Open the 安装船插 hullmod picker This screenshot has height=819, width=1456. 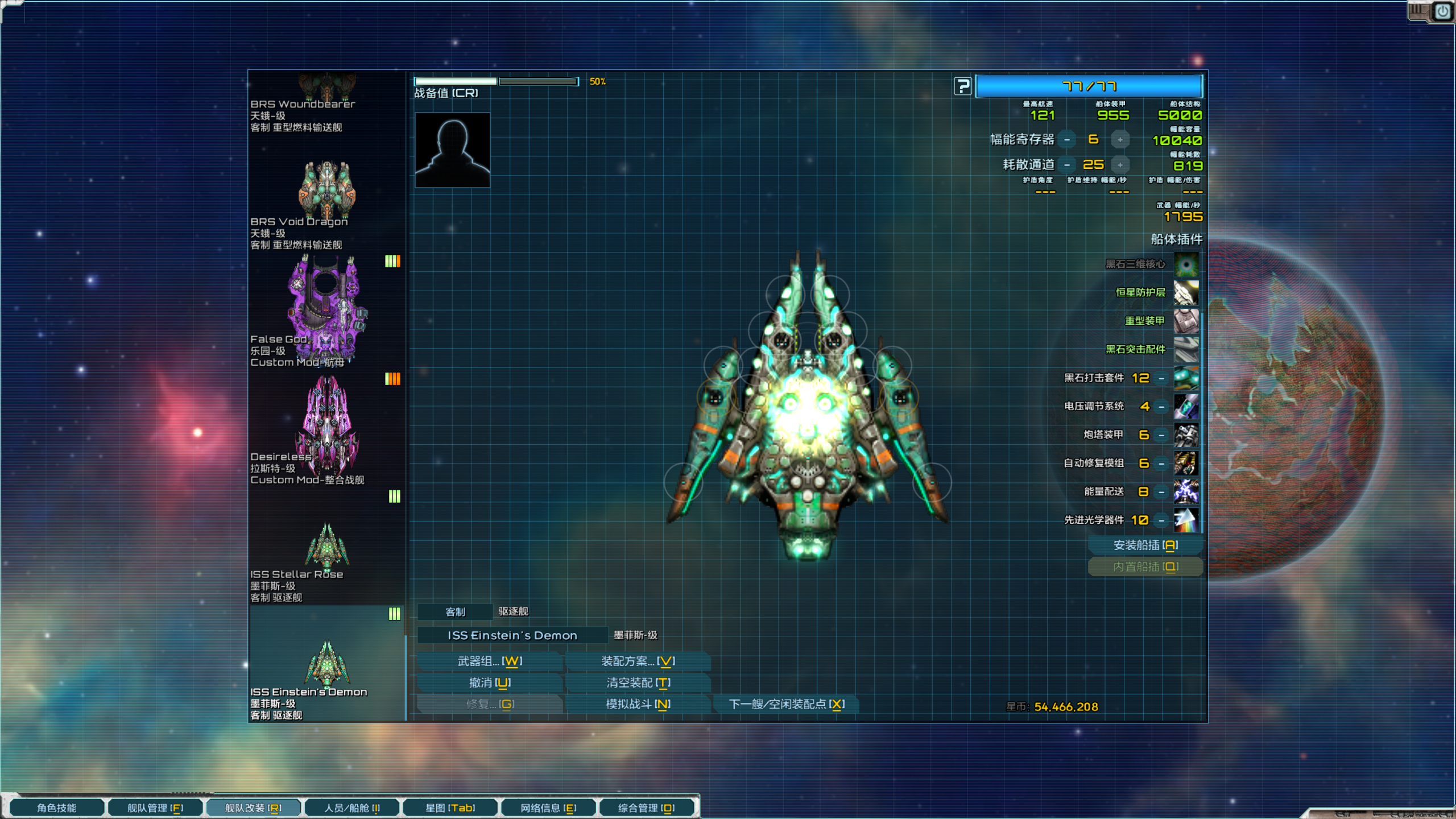(x=1145, y=545)
